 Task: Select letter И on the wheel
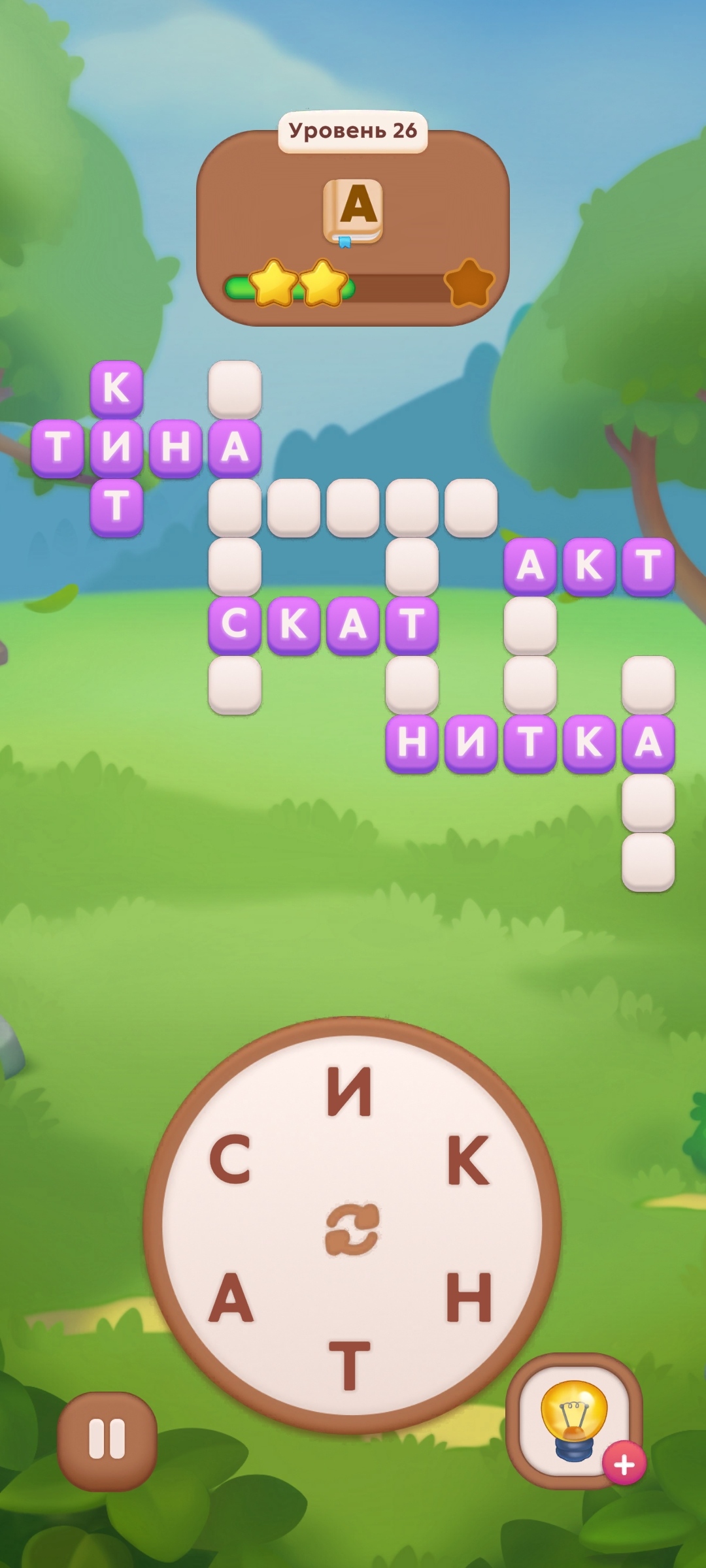coord(350,1091)
